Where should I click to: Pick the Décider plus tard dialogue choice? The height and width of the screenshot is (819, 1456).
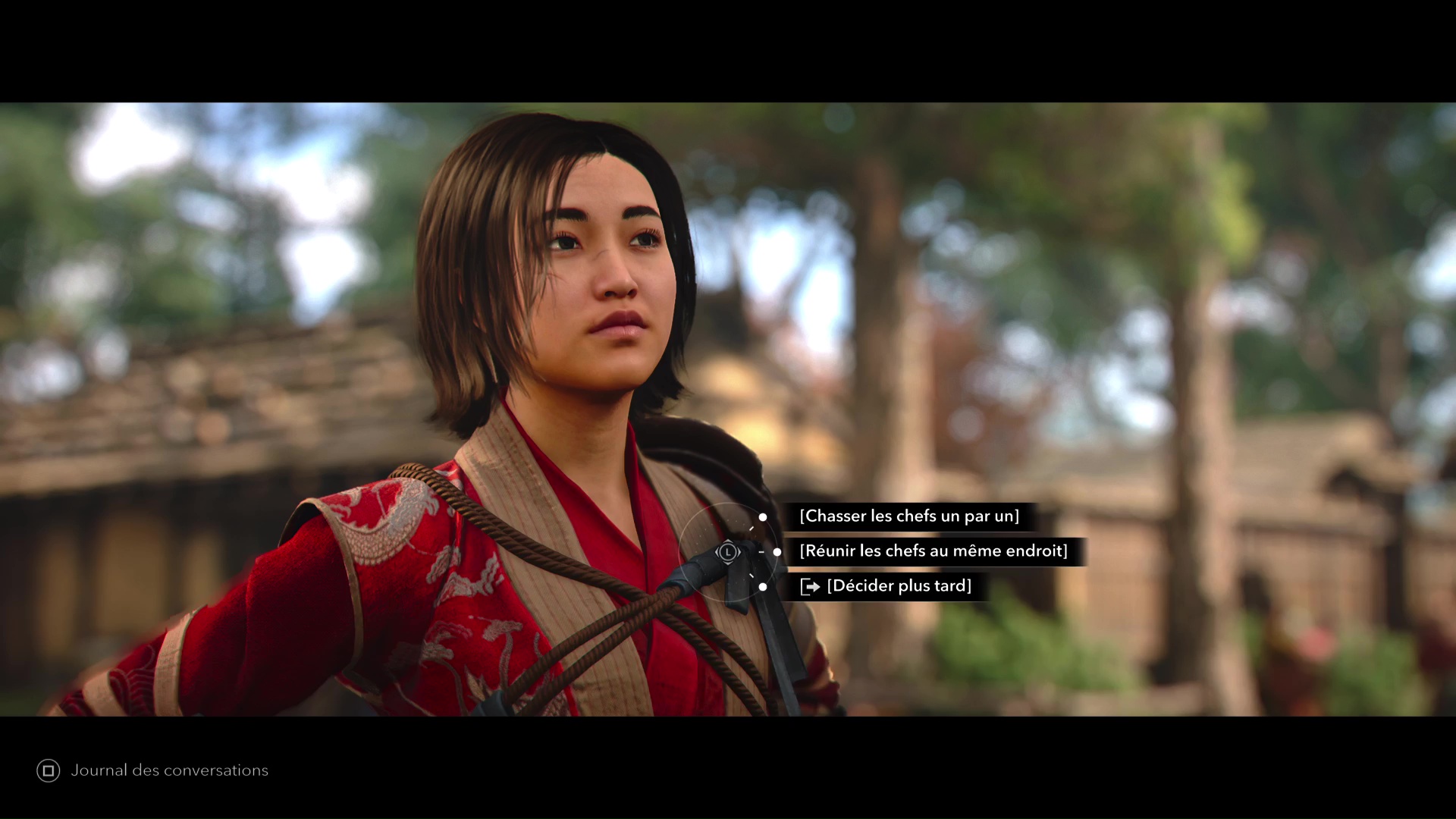(x=899, y=585)
